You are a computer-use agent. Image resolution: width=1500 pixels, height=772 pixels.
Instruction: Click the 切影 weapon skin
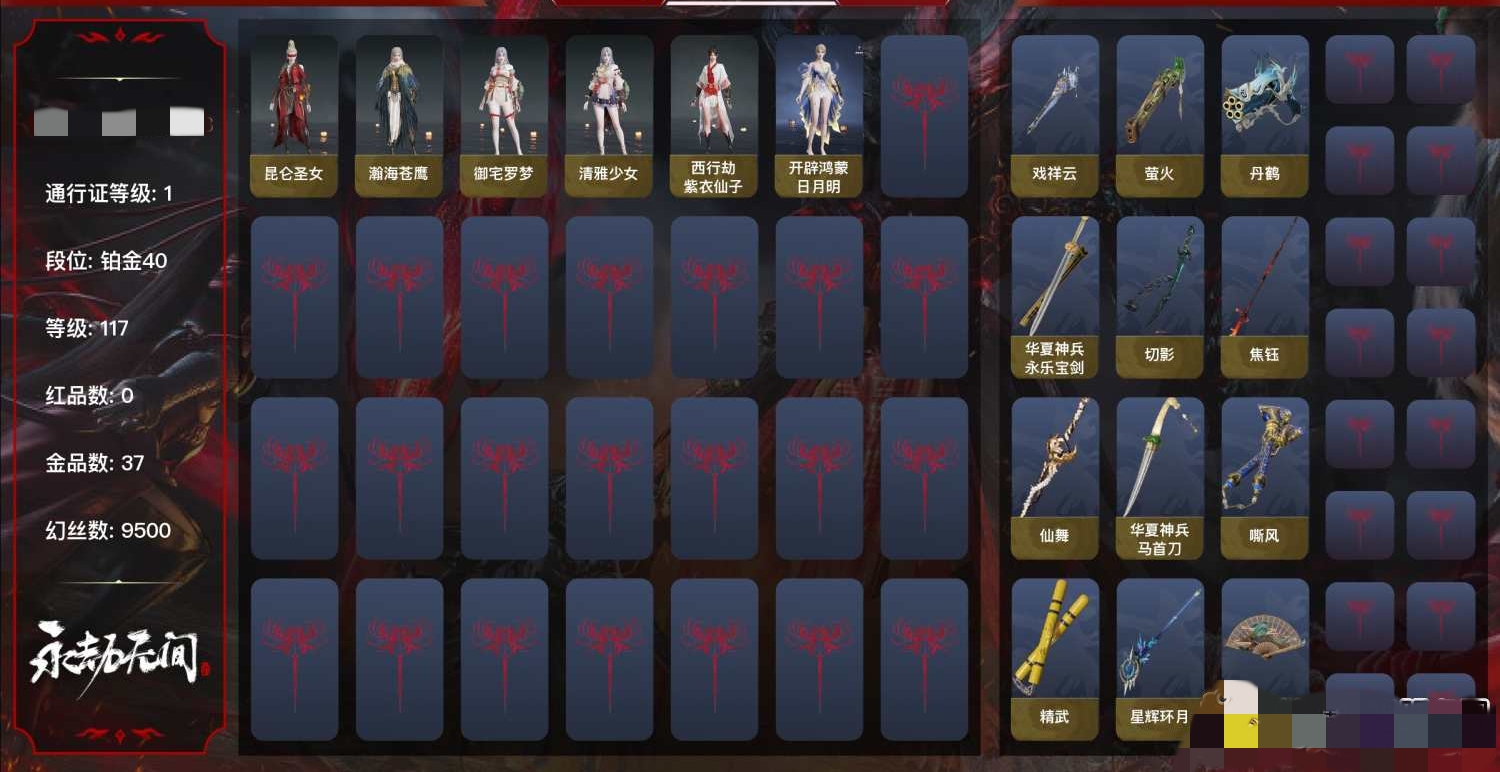point(1160,297)
